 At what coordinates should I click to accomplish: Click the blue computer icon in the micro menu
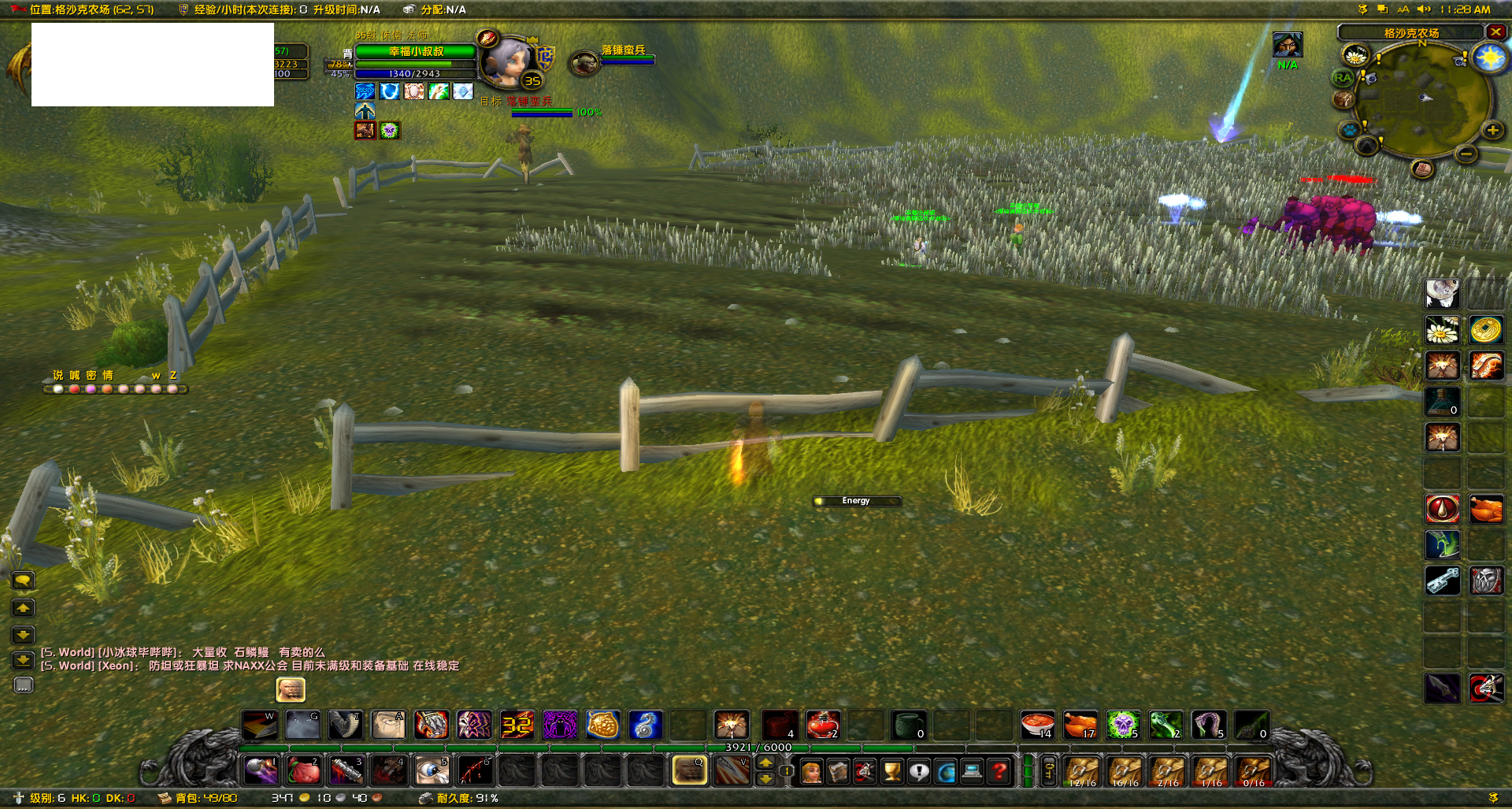coord(970,770)
